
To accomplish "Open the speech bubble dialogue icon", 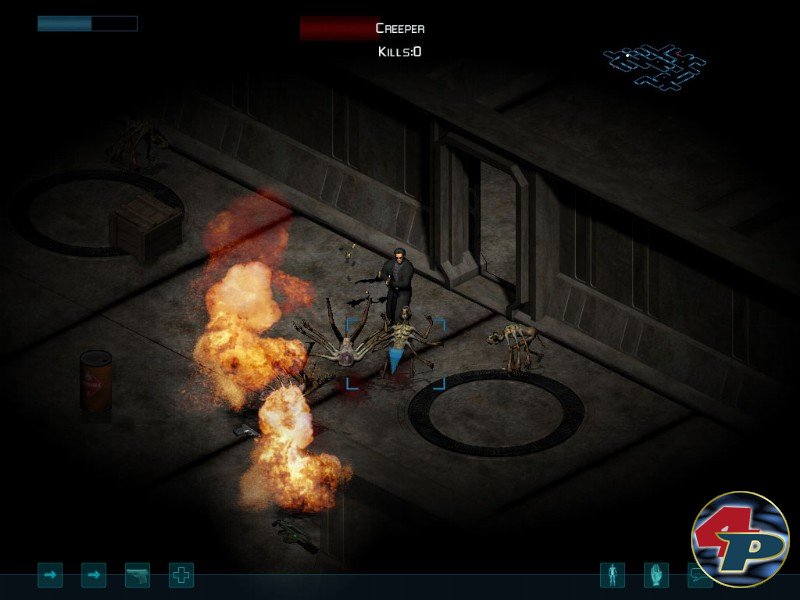I will (698, 576).
